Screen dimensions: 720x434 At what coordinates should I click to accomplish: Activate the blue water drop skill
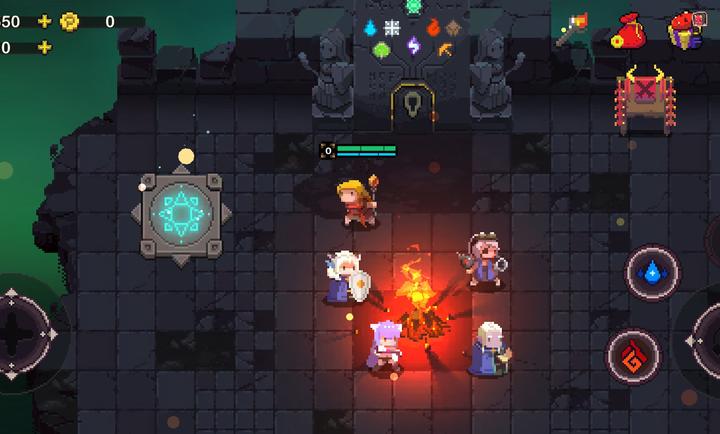click(652, 272)
